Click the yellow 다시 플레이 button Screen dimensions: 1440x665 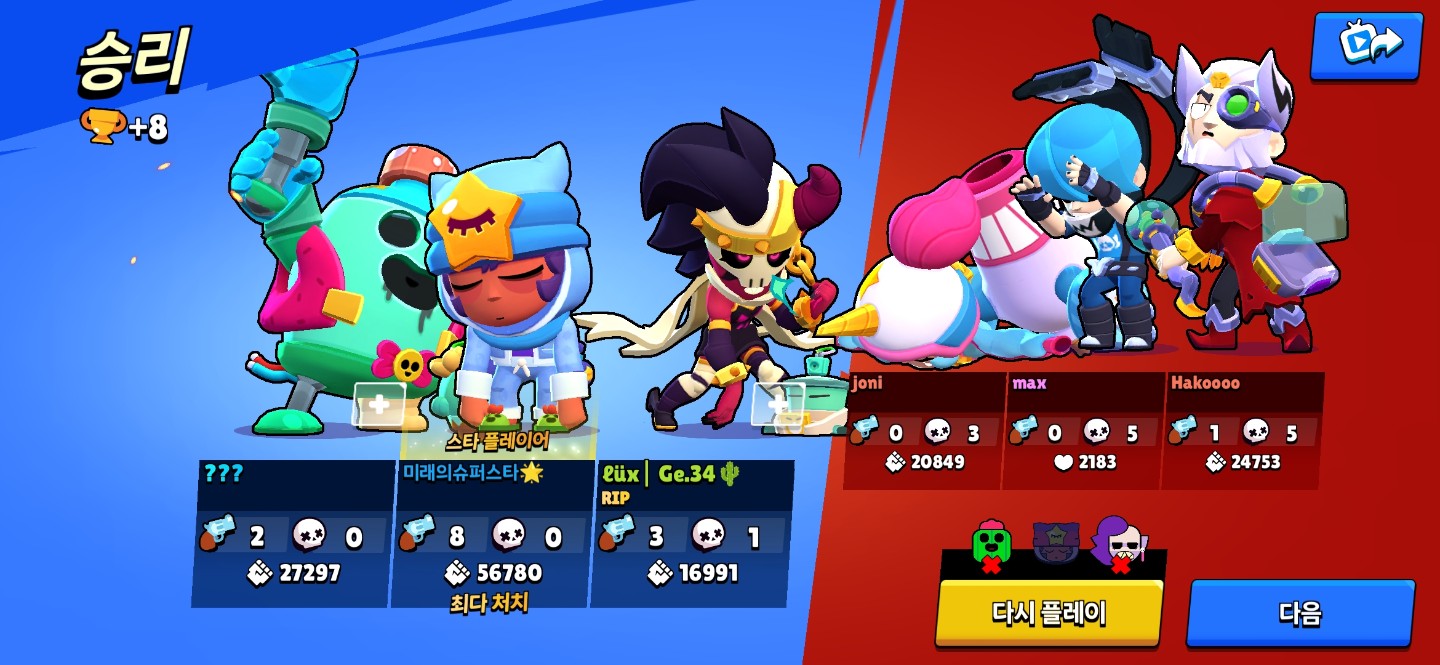(1048, 611)
